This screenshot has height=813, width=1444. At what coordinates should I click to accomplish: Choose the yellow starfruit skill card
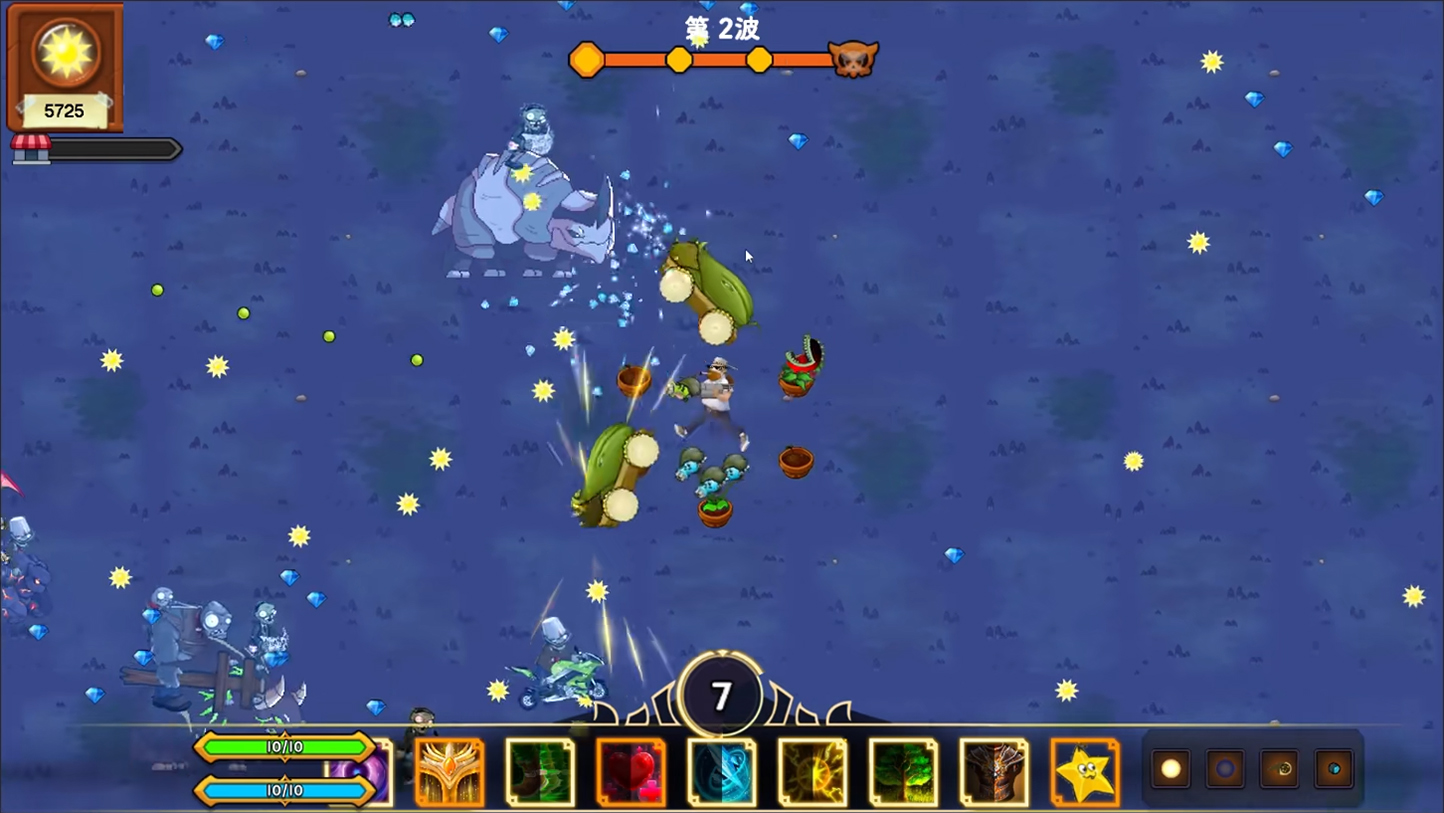click(x=1085, y=772)
